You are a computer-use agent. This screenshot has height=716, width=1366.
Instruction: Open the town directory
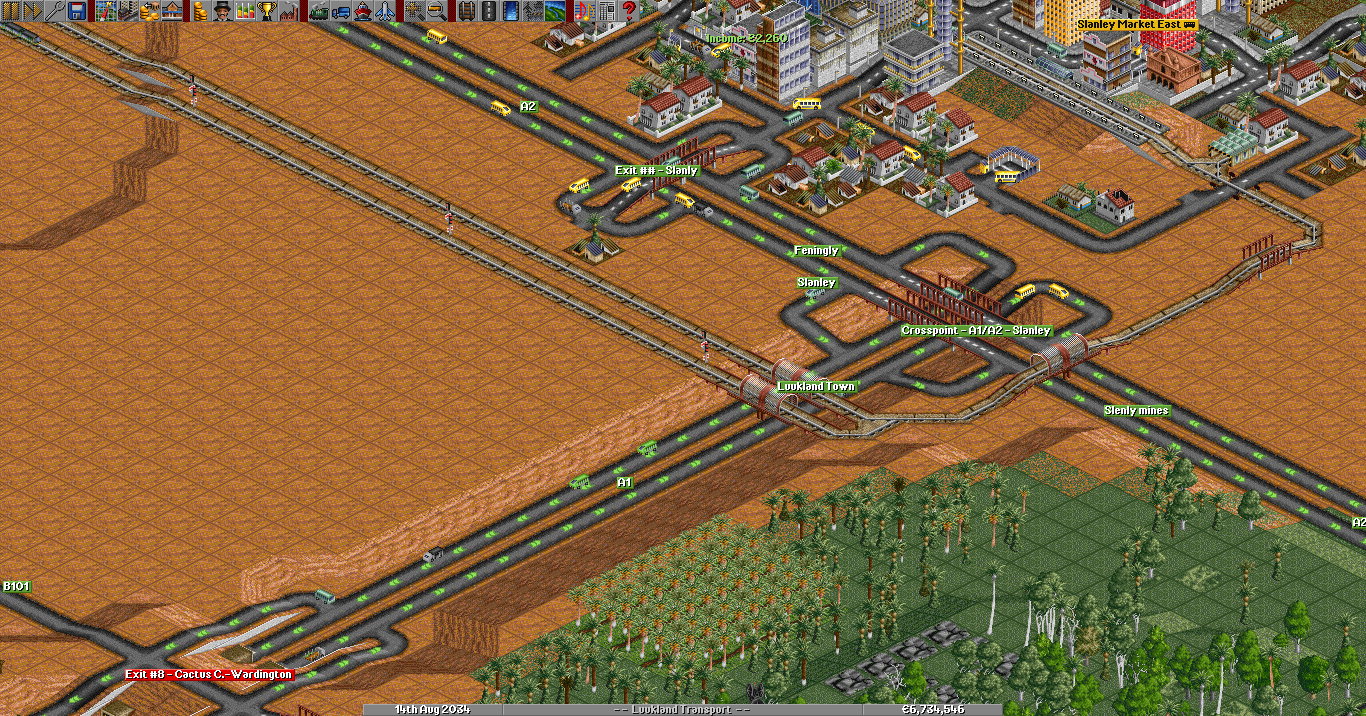[x=128, y=11]
